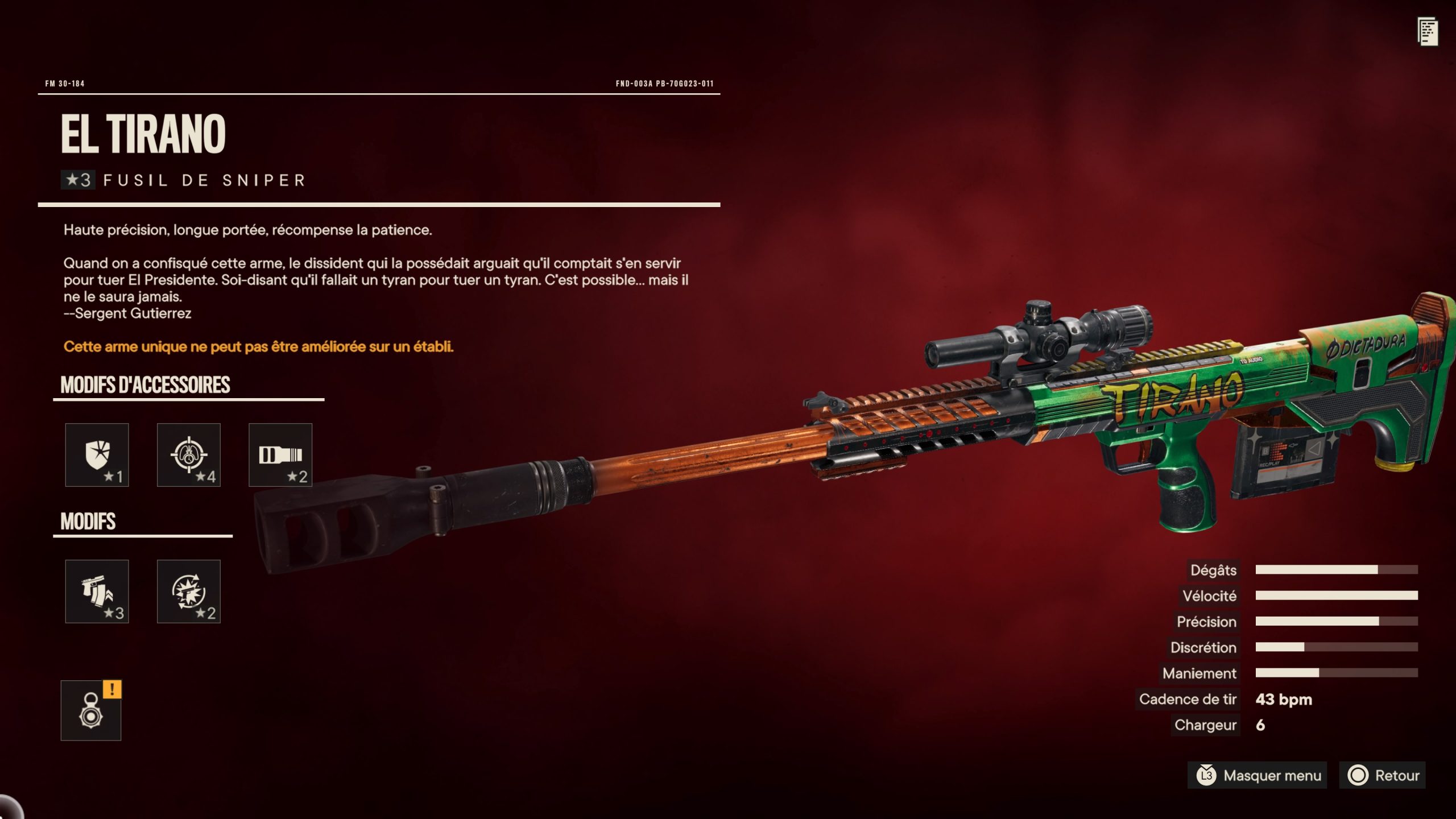
Task: Open the weapon charm slot
Action: point(91,710)
